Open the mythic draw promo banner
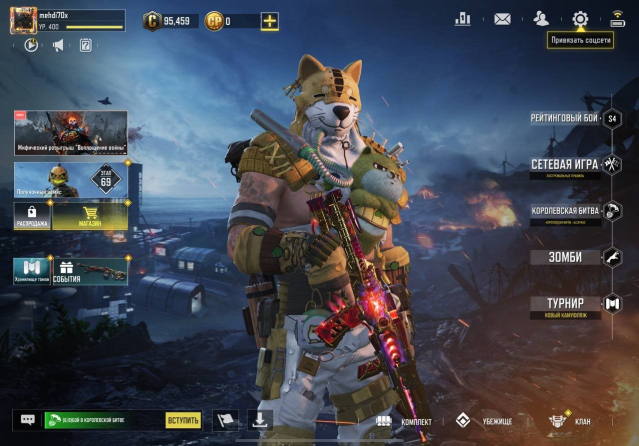639x446 pixels. (70, 132)
